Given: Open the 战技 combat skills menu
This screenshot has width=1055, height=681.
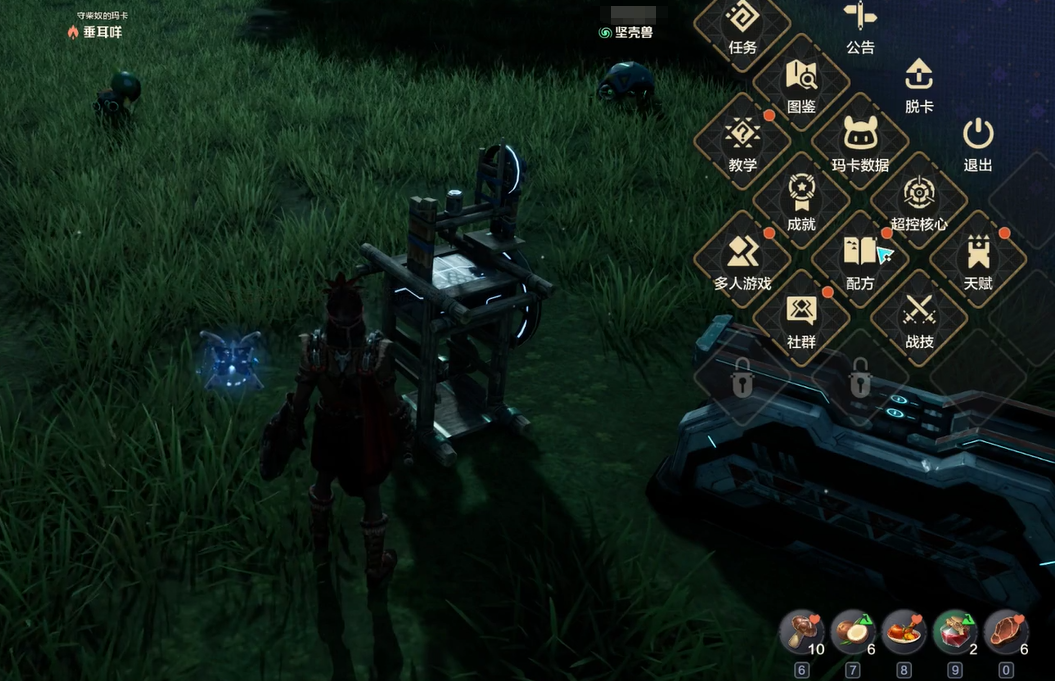Looking at the screenshot, I should (x=919, y=318).
